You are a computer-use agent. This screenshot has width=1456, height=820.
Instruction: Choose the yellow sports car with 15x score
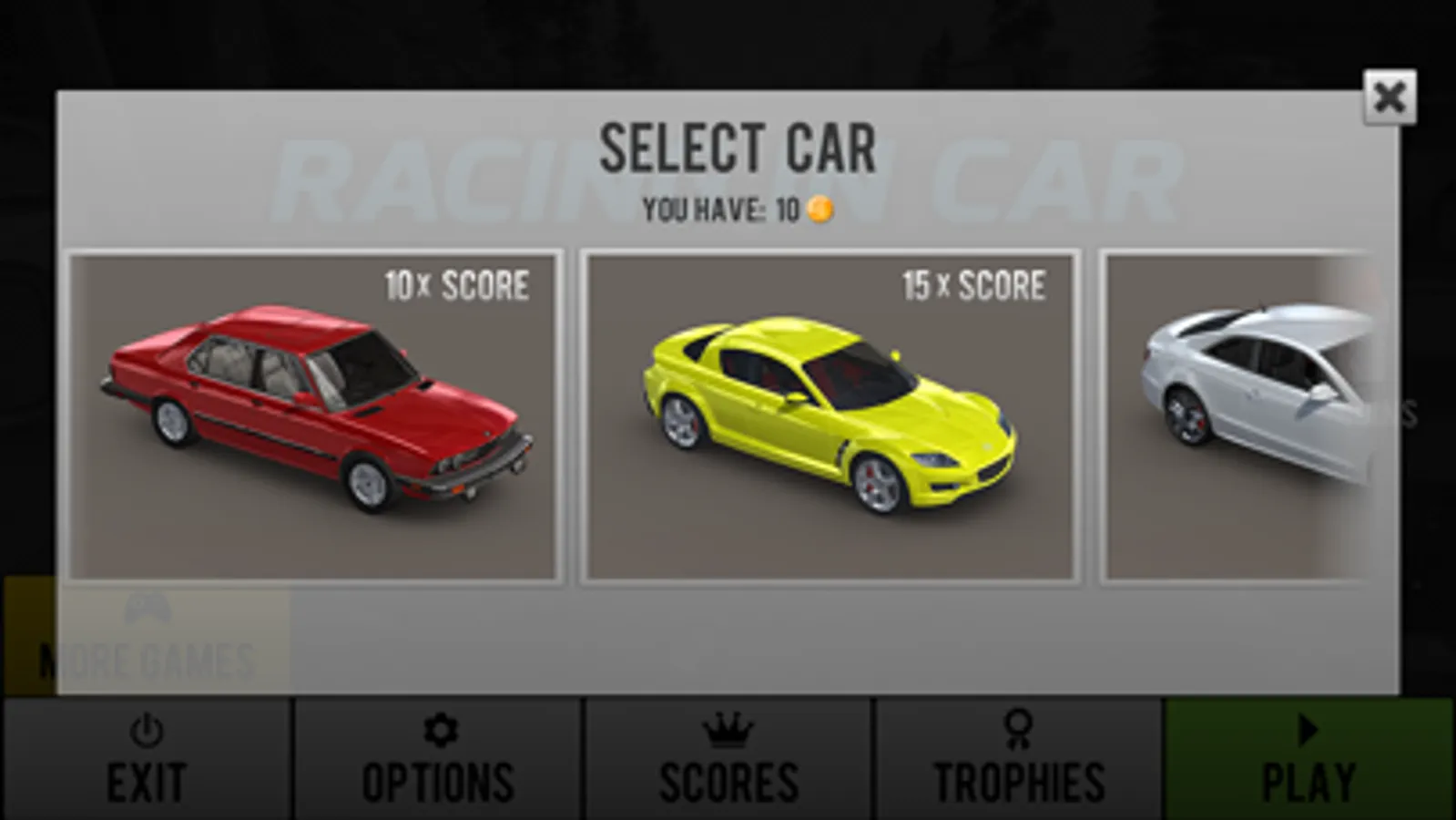[830, 416]
